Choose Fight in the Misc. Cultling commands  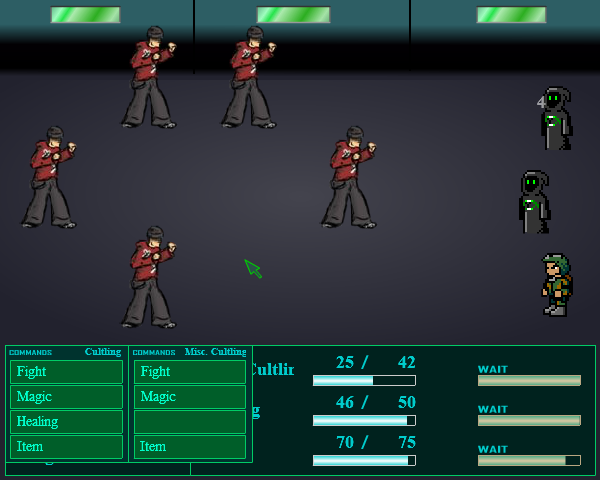pyautogui.click(x=190, y=372)
